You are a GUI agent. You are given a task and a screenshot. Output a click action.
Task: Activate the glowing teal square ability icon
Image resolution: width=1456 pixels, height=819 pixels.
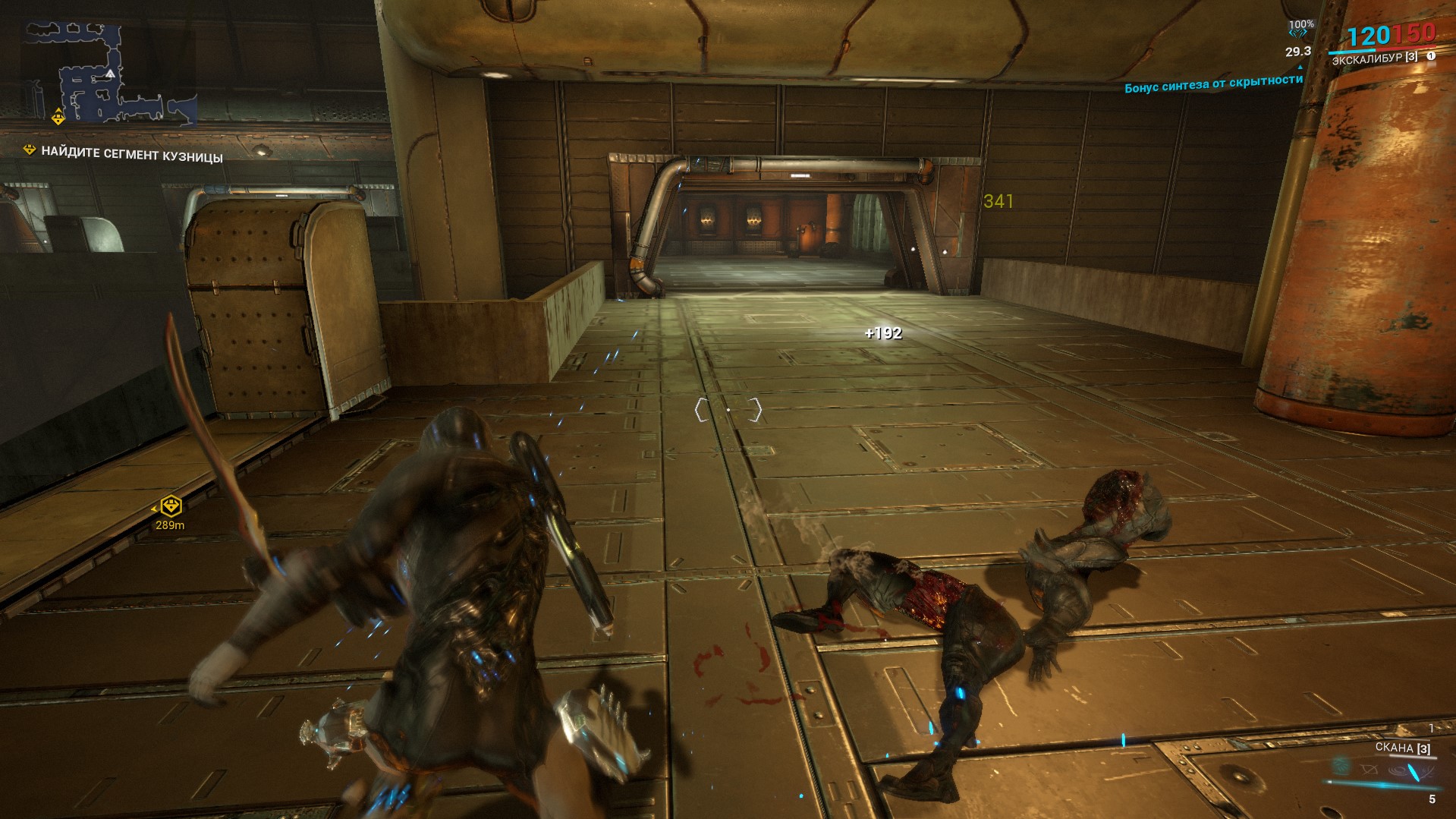(1341, 767)
